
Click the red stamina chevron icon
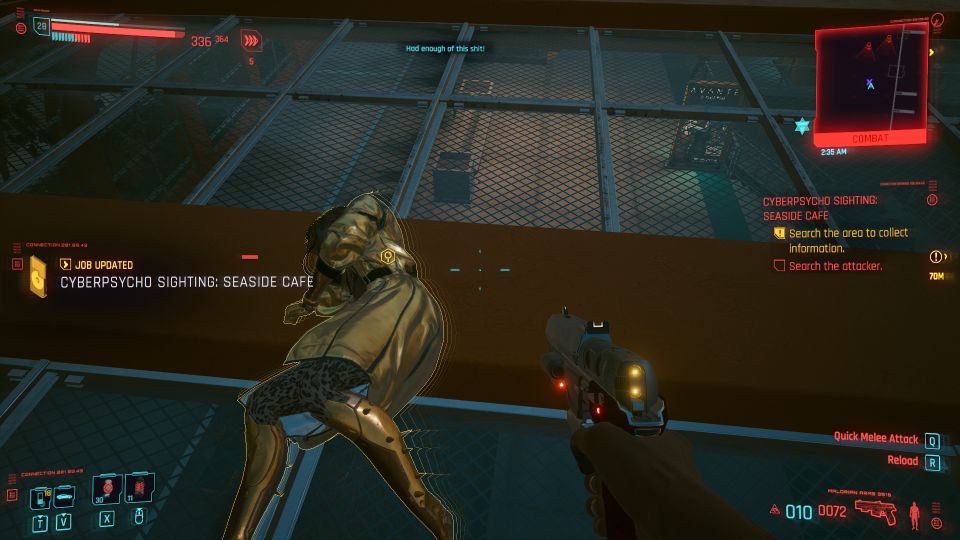point(251,41)
